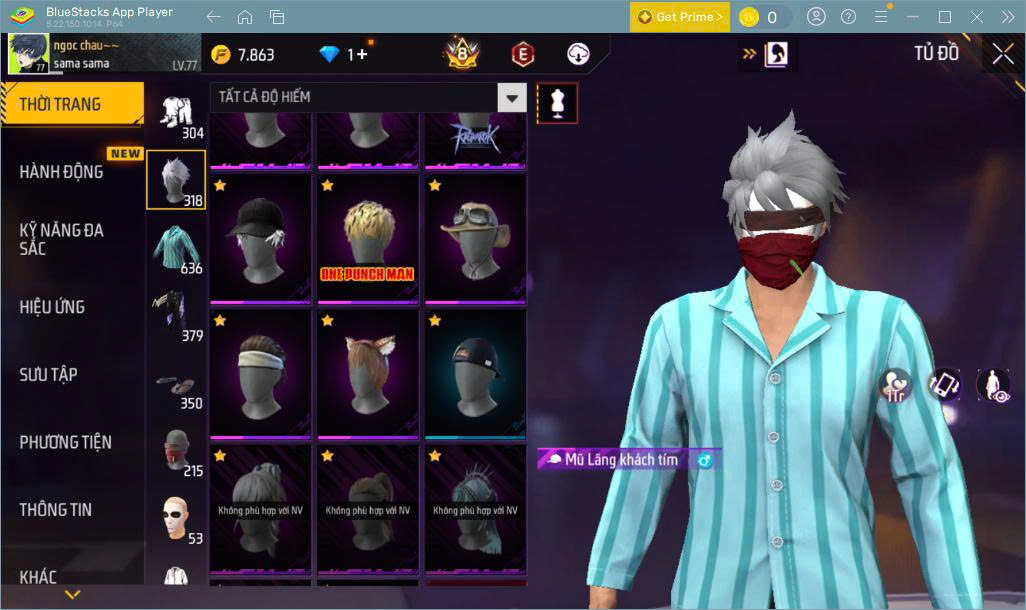Select the goggles pilot hat item
Screen dimensions: 1026x610
click(x=475, y=240)
